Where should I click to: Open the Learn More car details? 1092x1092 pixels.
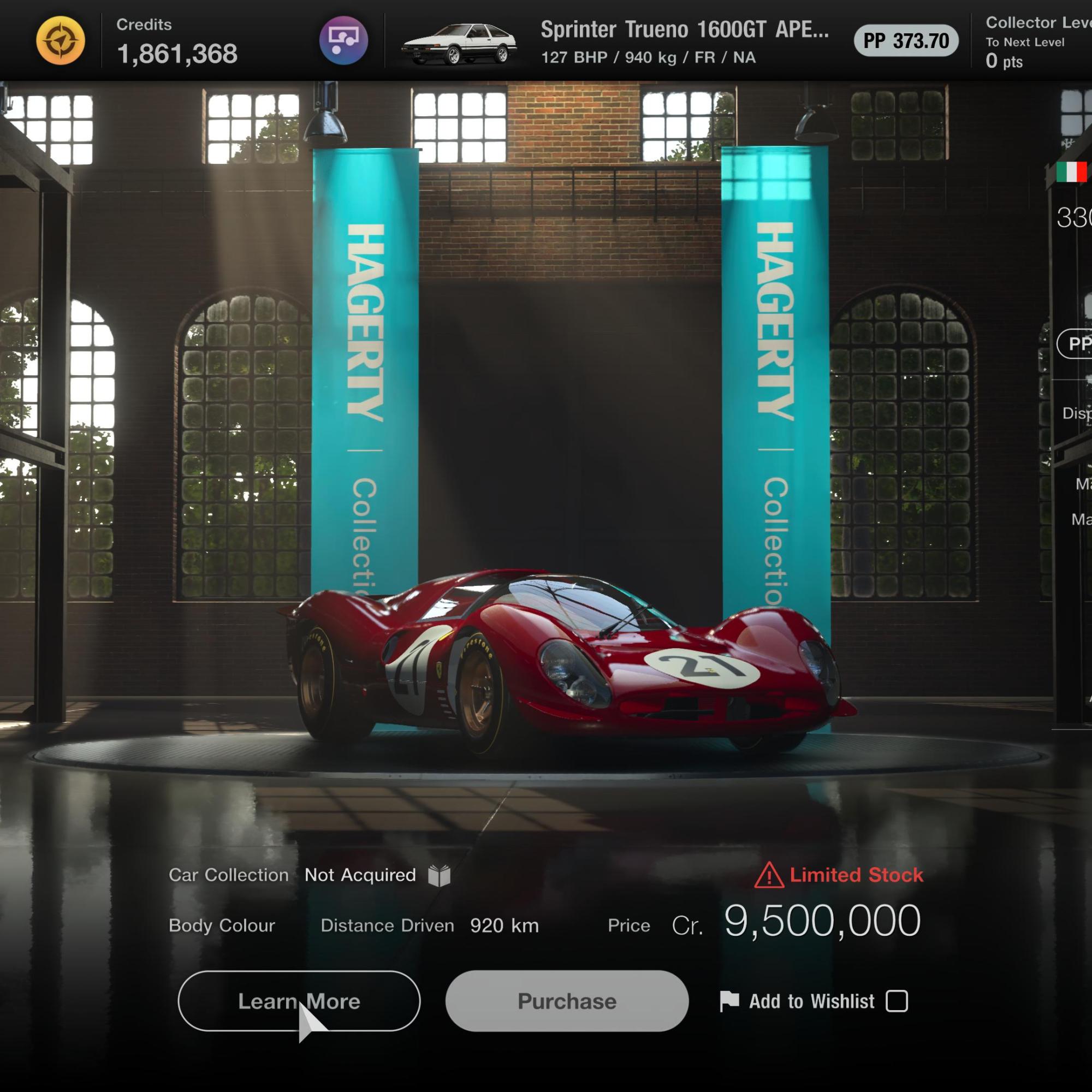click(x=299, y=1001)
